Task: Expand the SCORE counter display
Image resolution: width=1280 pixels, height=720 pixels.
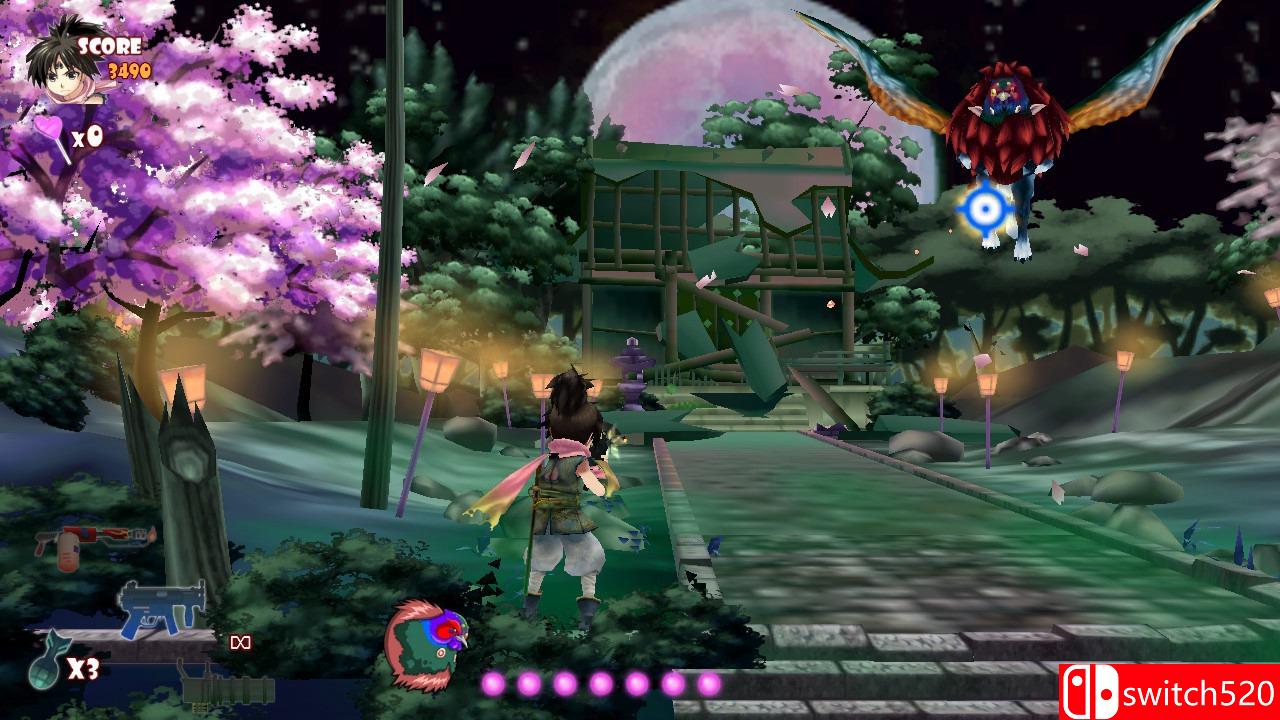Action: (x=111, y=46)
